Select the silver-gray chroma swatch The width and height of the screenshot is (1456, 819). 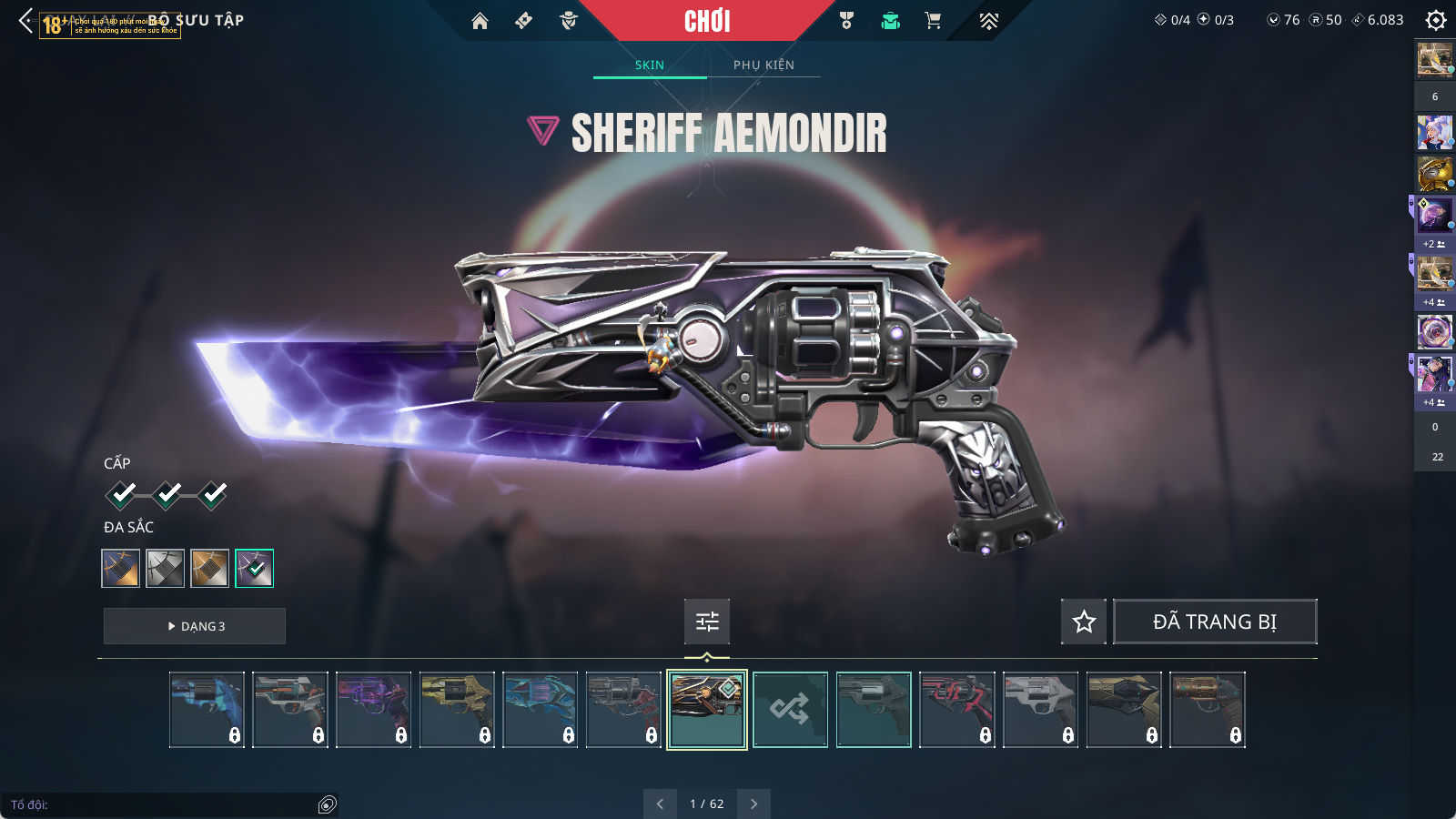pos(166,568)
